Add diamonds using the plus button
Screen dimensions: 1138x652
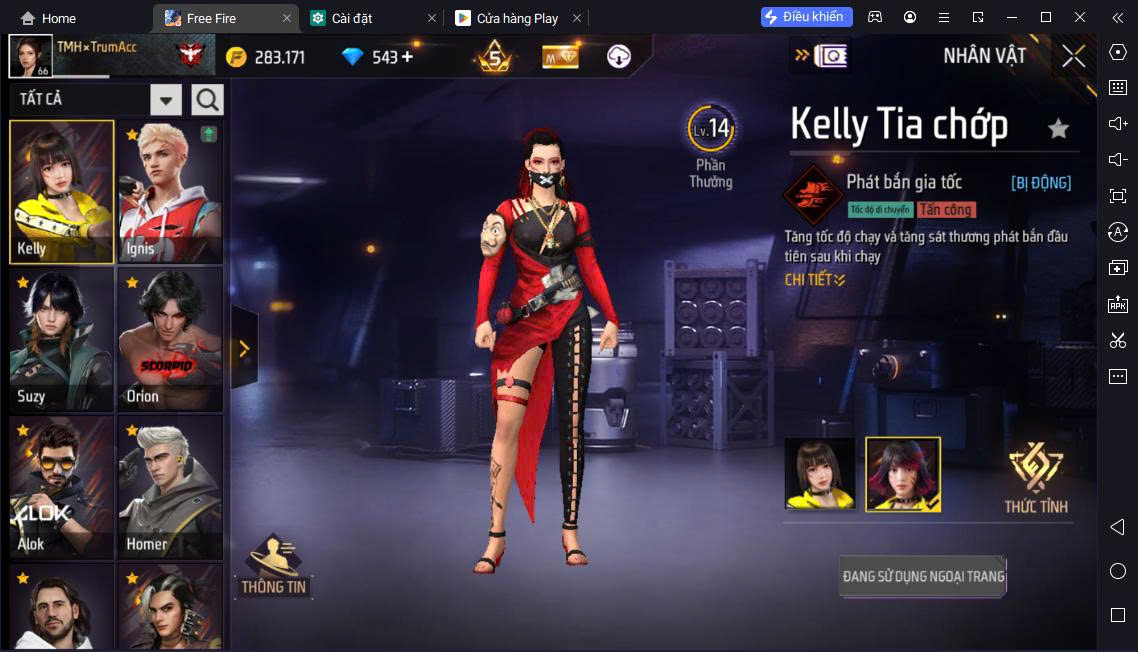(407, 57)
